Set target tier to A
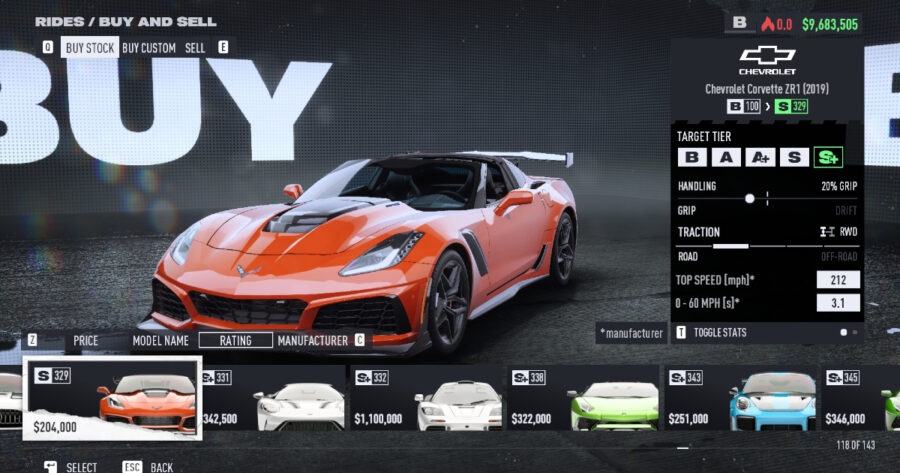The height and width of the screenshot is (473, 900). click(x=727, y=157)
